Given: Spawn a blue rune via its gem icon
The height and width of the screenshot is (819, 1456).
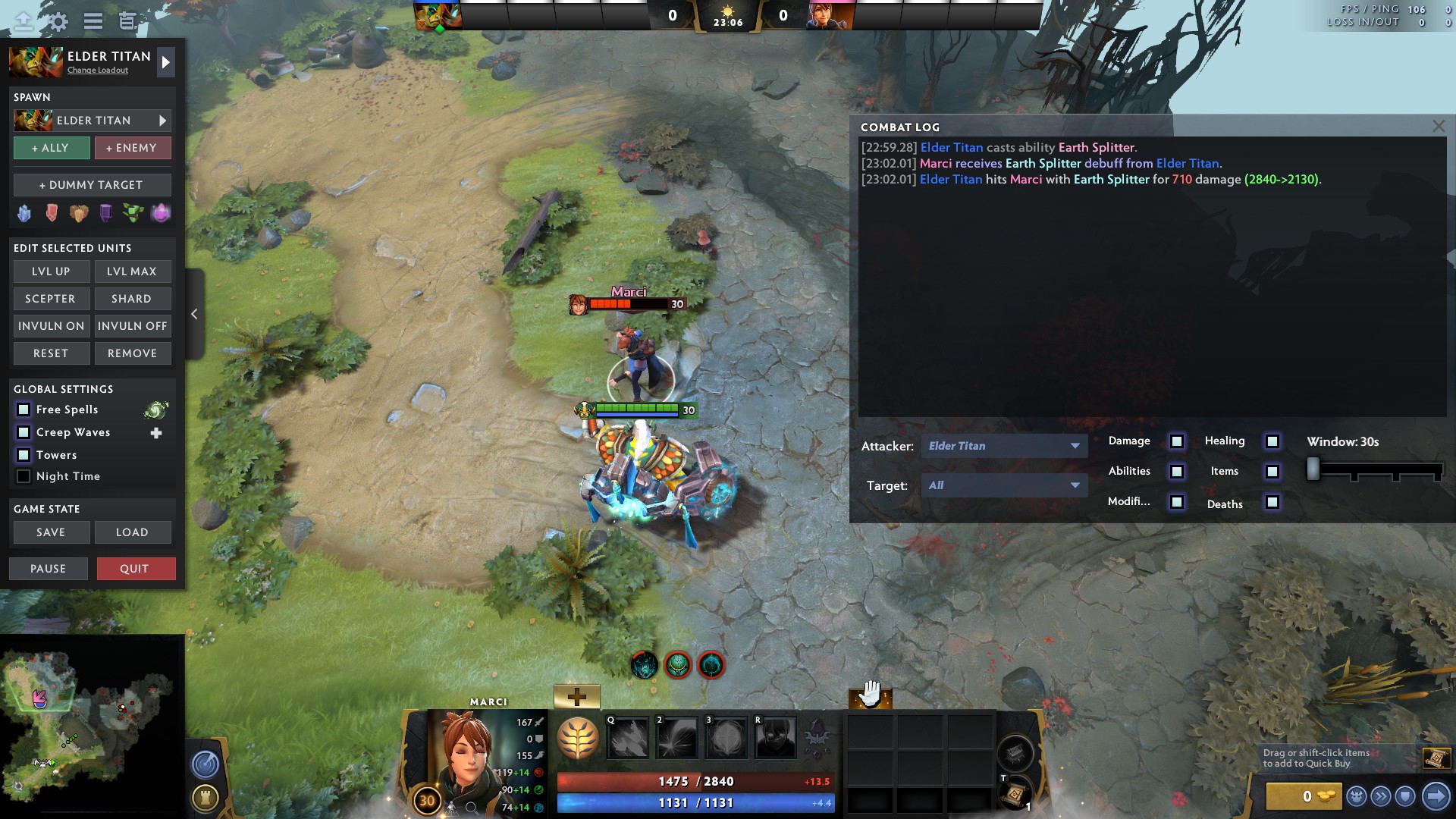Looking at the screenshot, I should click(x=23, y=213).
